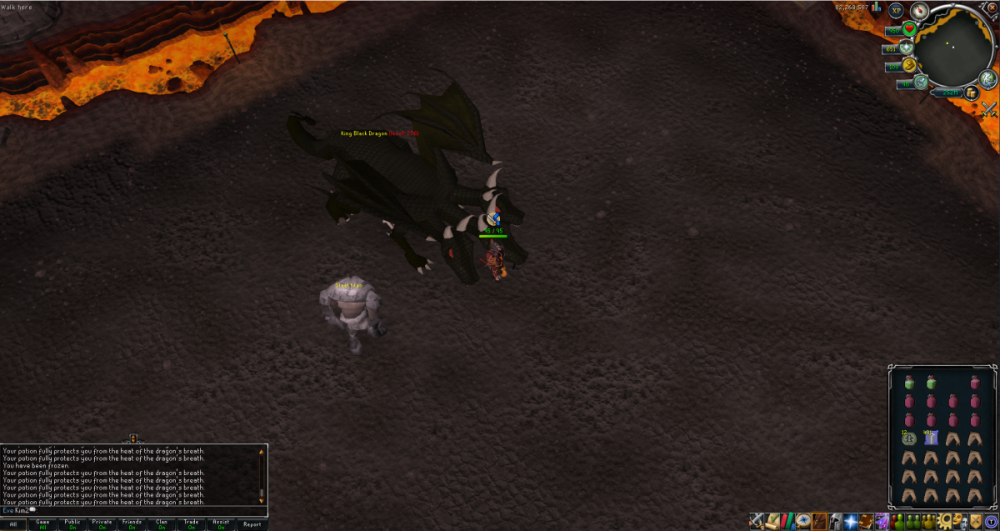Toggle the Trade chat filter
Screen dimensions: 1000x531
coord(191,524)
